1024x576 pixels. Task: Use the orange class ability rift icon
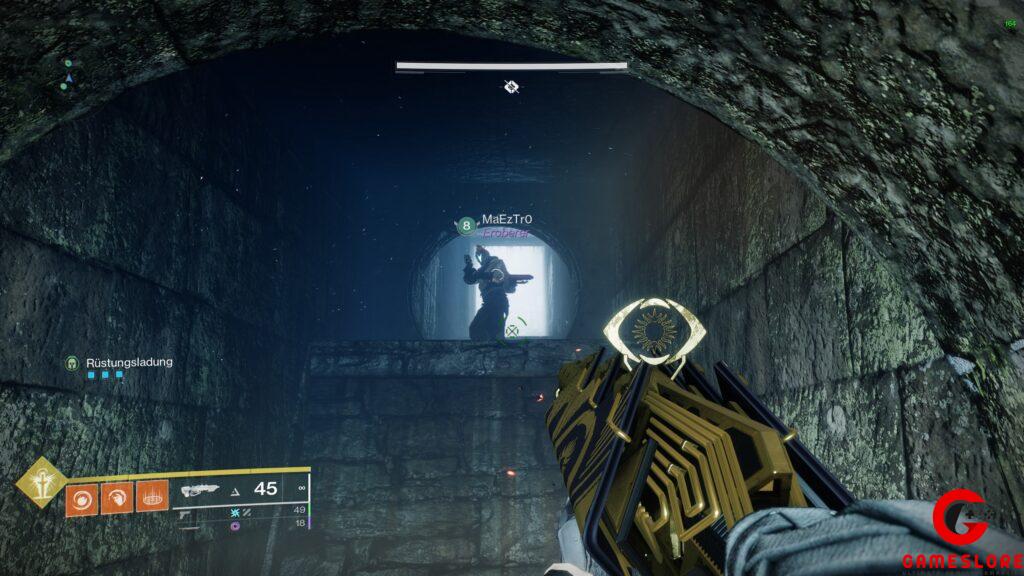152,497
